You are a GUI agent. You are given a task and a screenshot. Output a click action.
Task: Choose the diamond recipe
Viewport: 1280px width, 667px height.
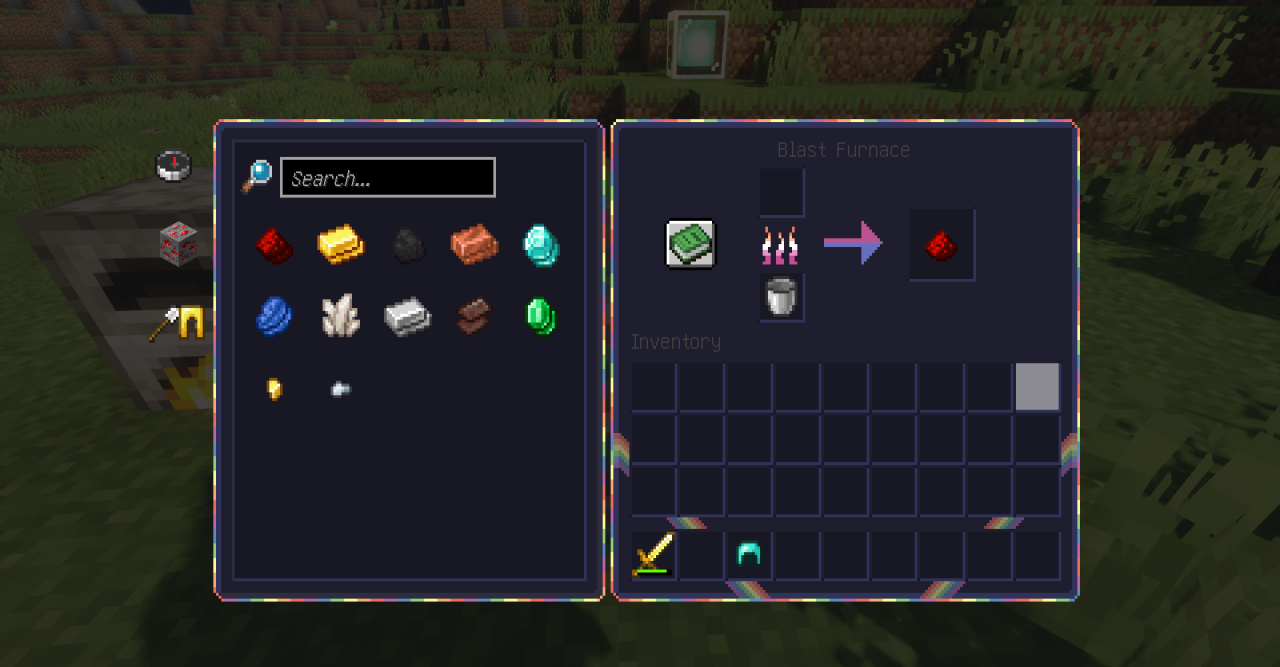point(541,245)
